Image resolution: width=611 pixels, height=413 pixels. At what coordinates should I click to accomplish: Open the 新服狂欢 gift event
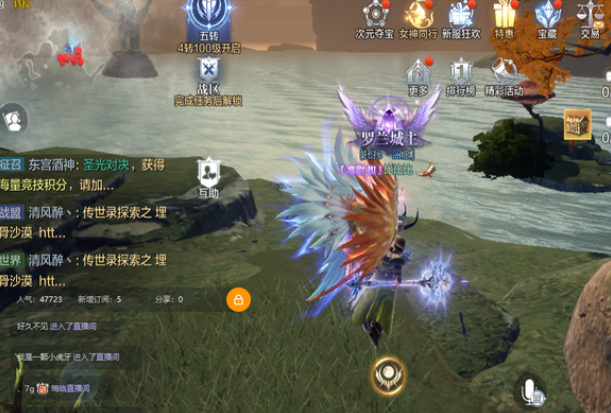click(x=461, y=16)
